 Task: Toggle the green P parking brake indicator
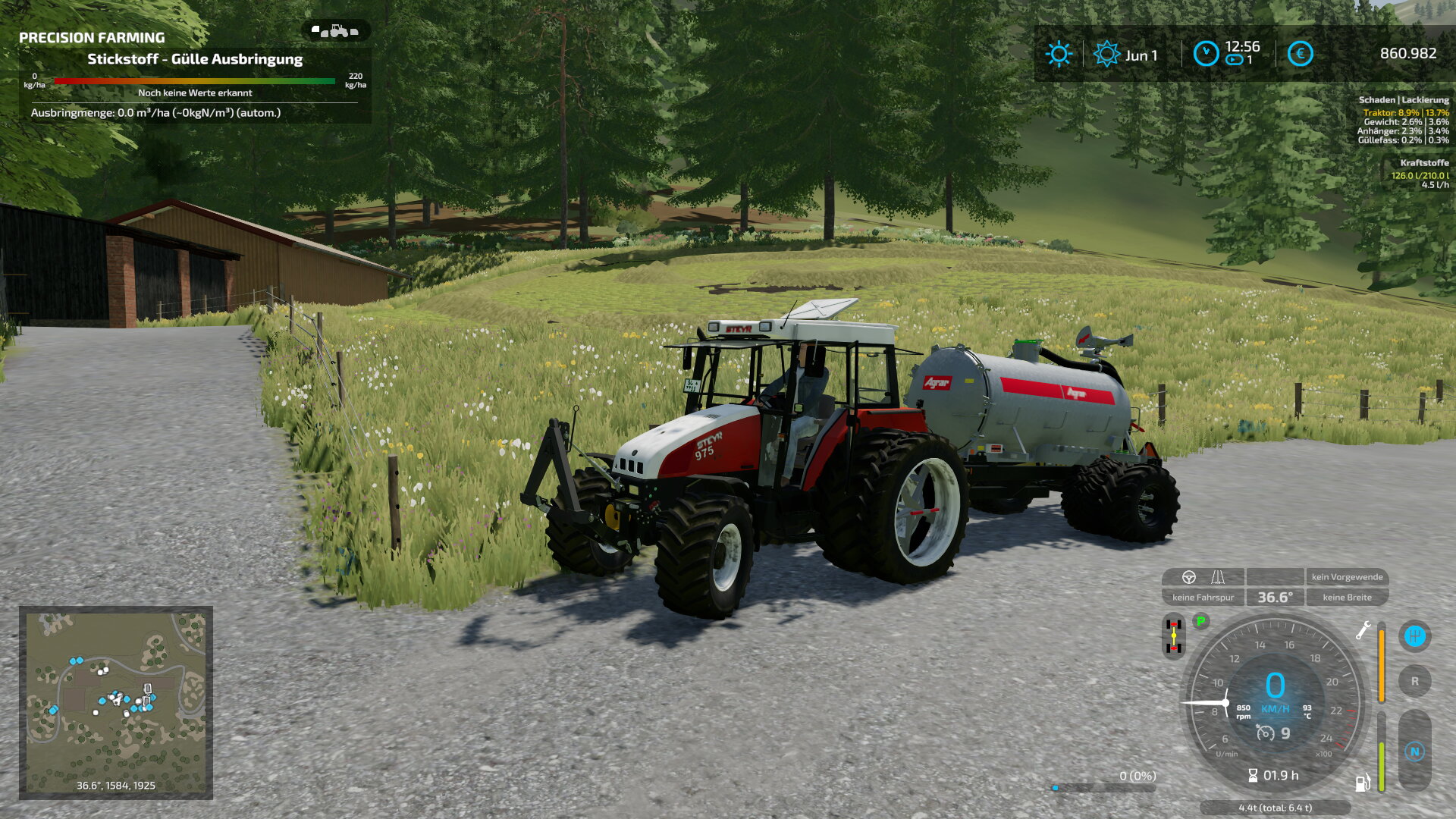click(x=1200, y=622)
